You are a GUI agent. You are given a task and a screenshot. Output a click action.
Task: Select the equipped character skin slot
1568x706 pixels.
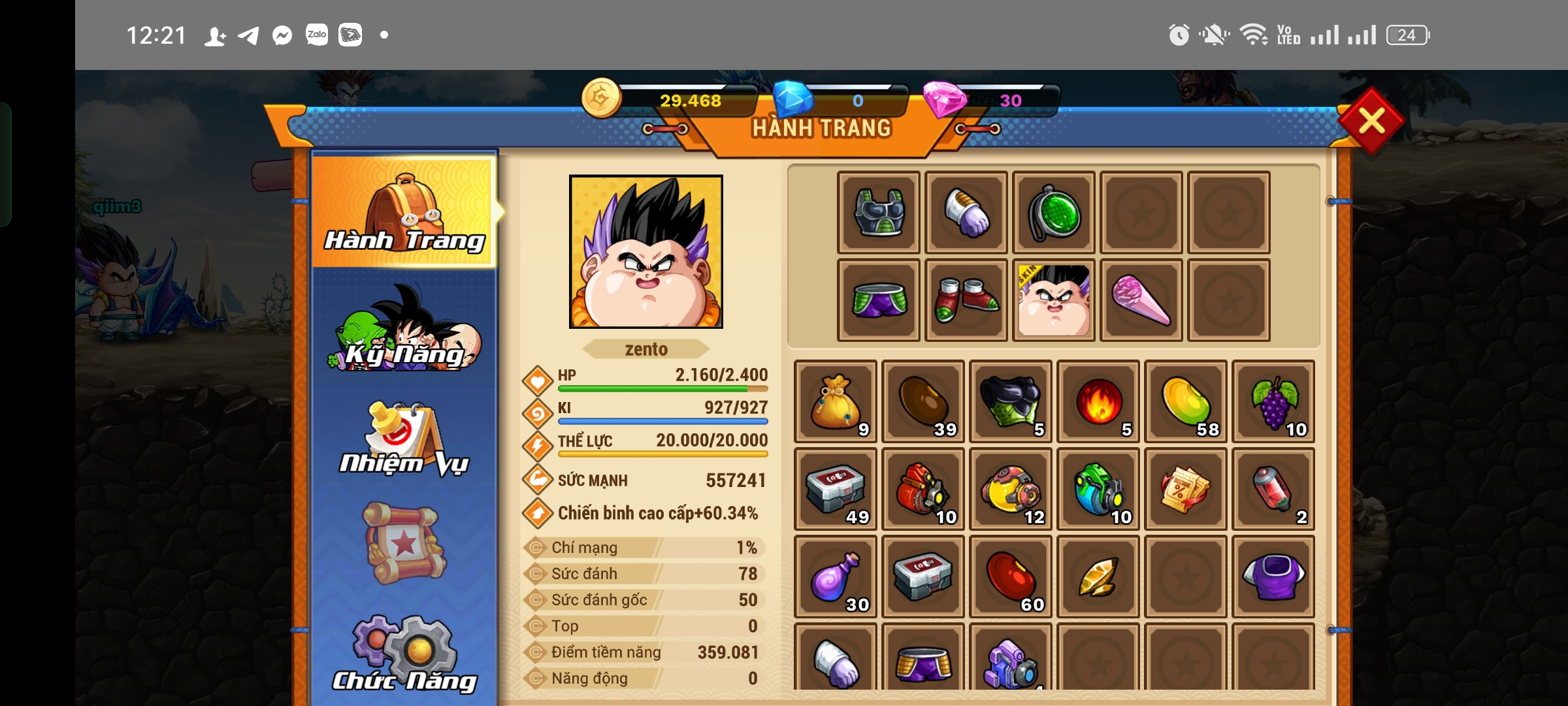(1054, 300)
